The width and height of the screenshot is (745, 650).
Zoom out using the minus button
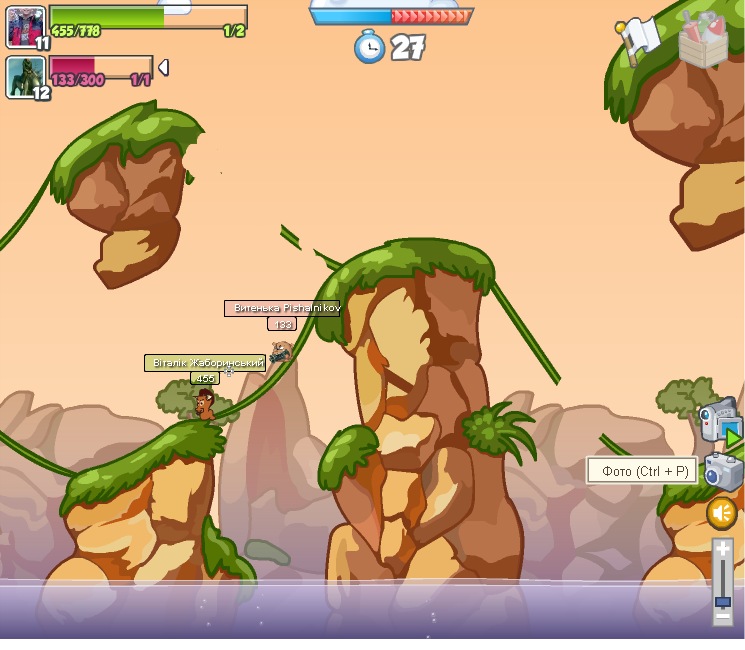(722, 617)
